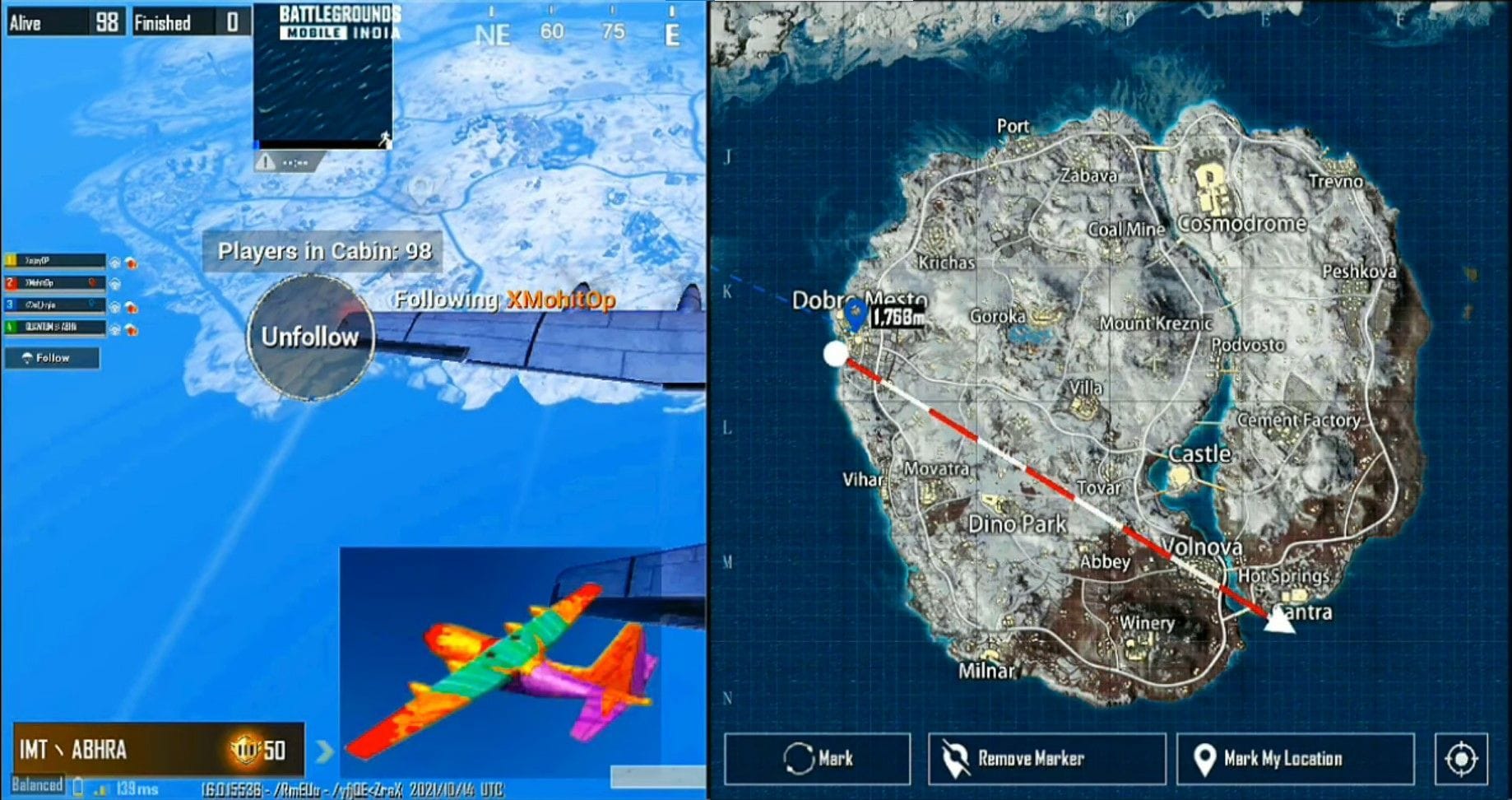
Task: Select the Mark button under the map
Action: 818,758
